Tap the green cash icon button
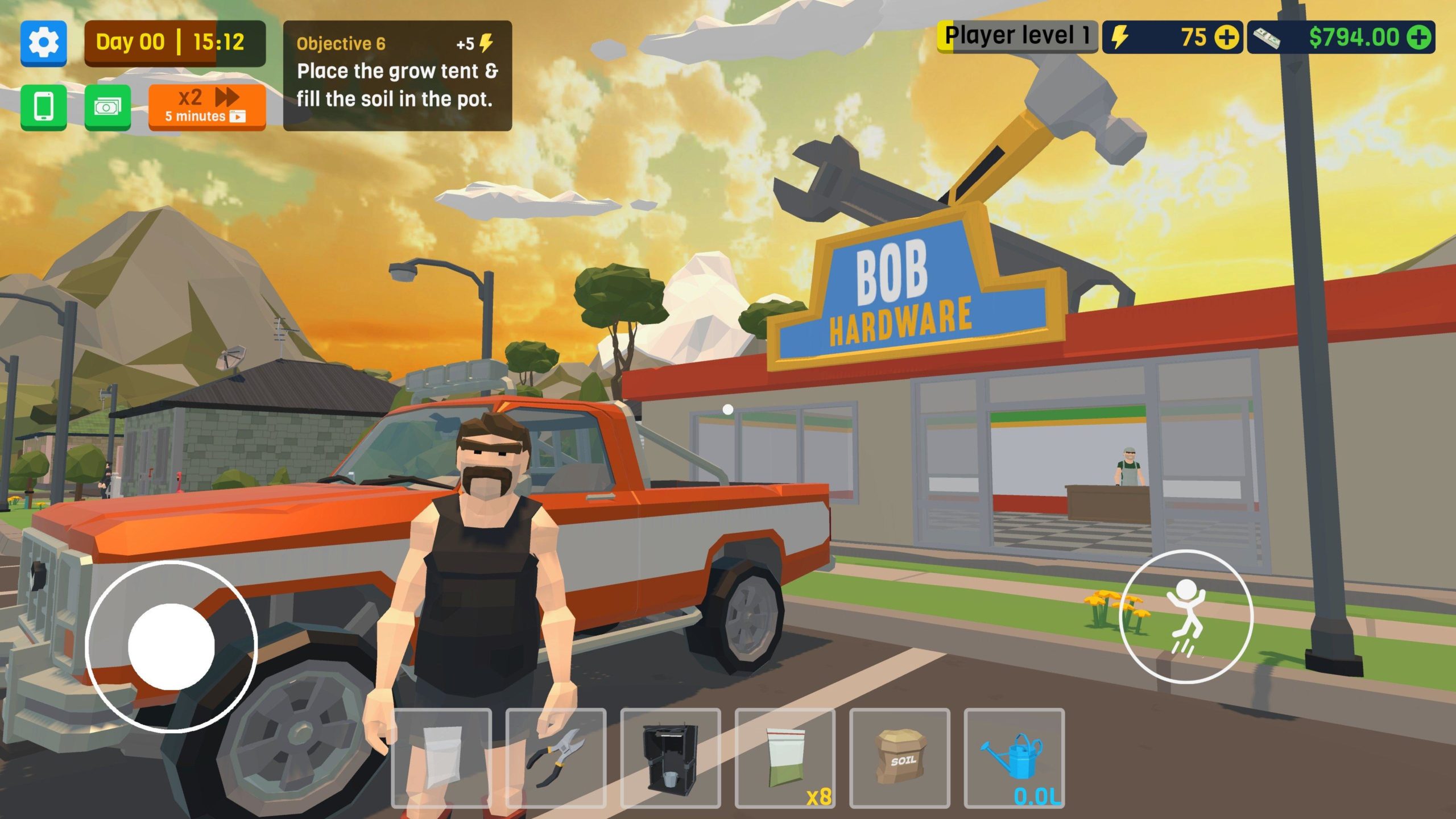The width and height of the screenshot is (1456, 819). [x=107, y=107]
